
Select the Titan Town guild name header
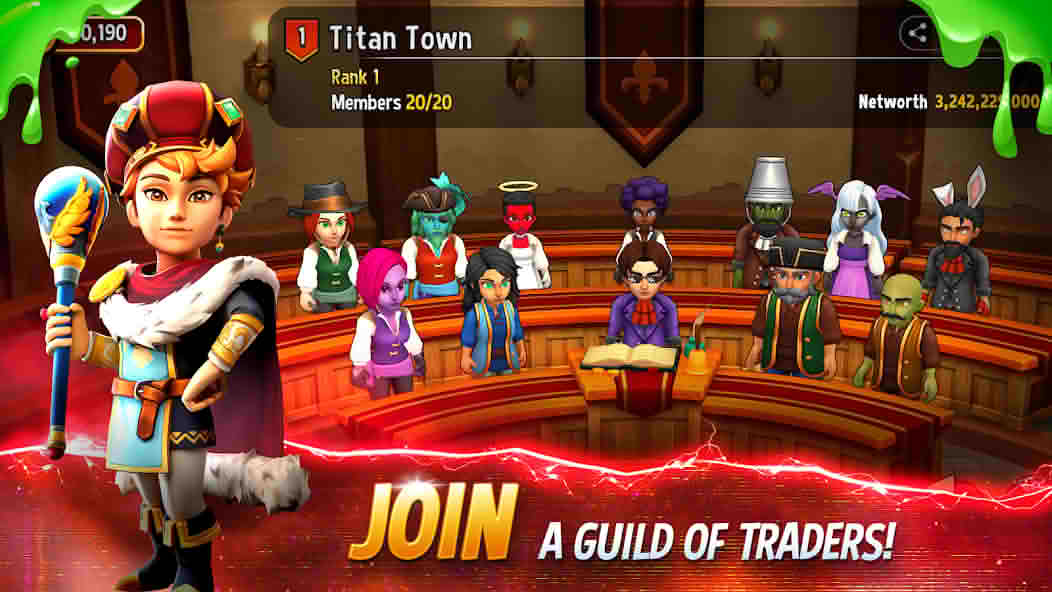400,39
